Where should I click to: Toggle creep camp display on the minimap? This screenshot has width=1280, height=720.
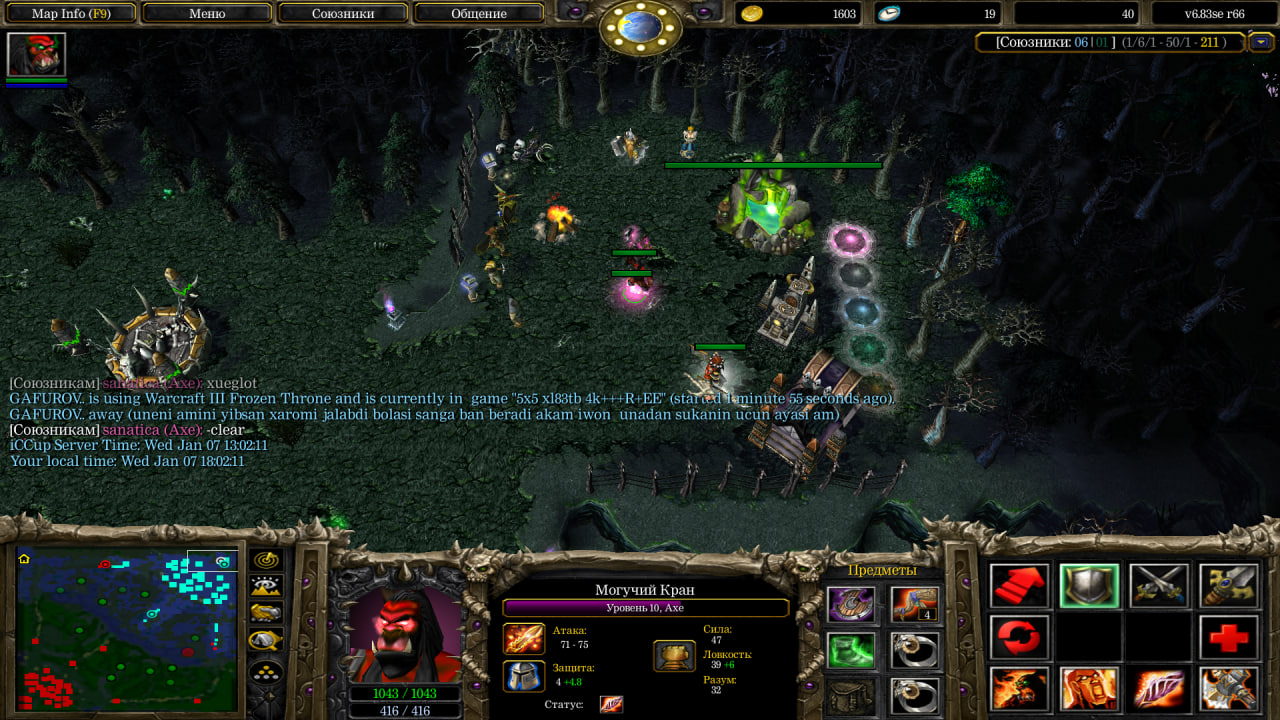[x=266, y=640]
